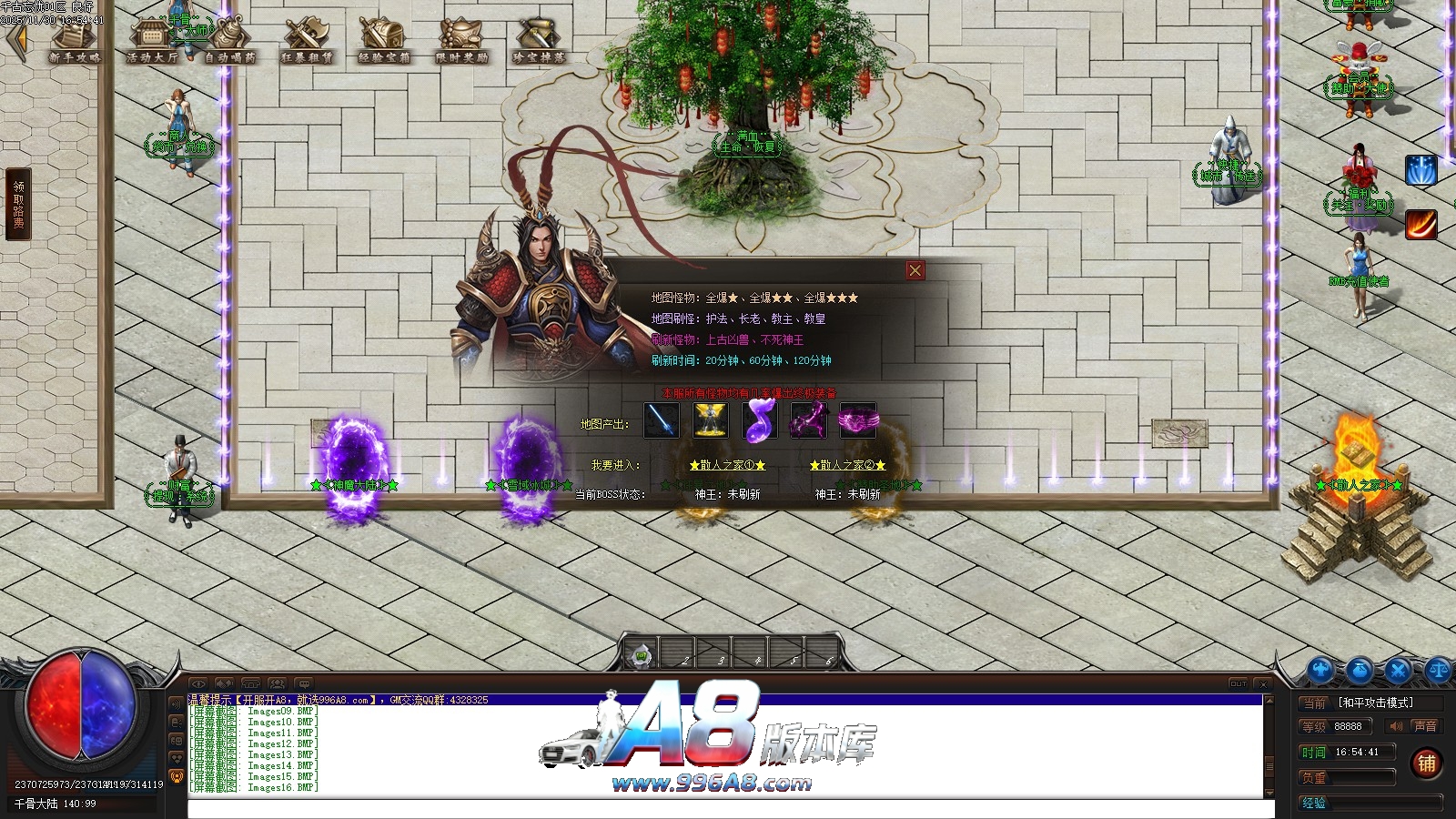Collapse the top menu with left arrow
The image size is (1456, 819).
pos(15,41)
